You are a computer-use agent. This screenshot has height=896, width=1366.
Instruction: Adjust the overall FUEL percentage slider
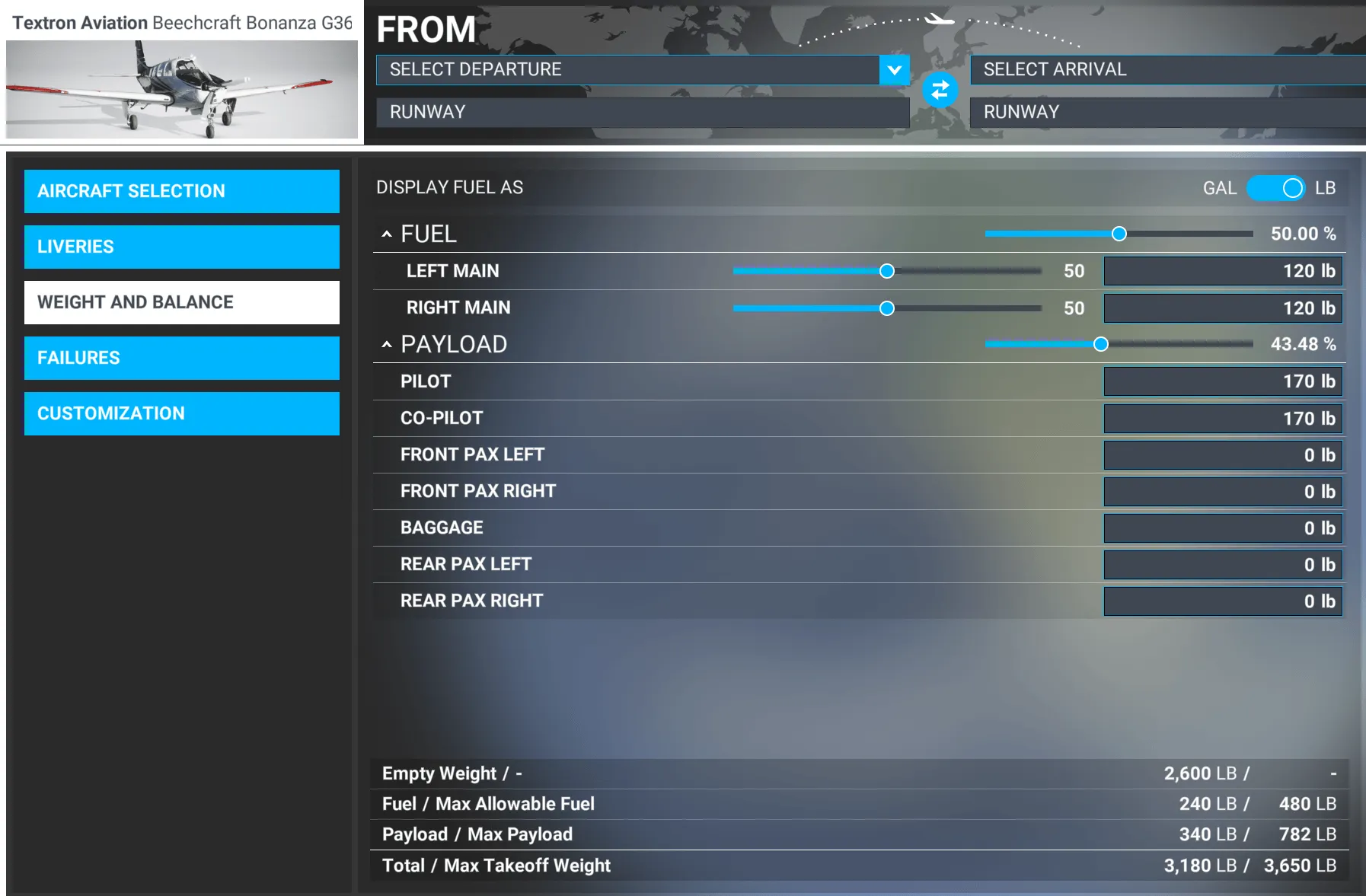click(x=1119, y=234)
